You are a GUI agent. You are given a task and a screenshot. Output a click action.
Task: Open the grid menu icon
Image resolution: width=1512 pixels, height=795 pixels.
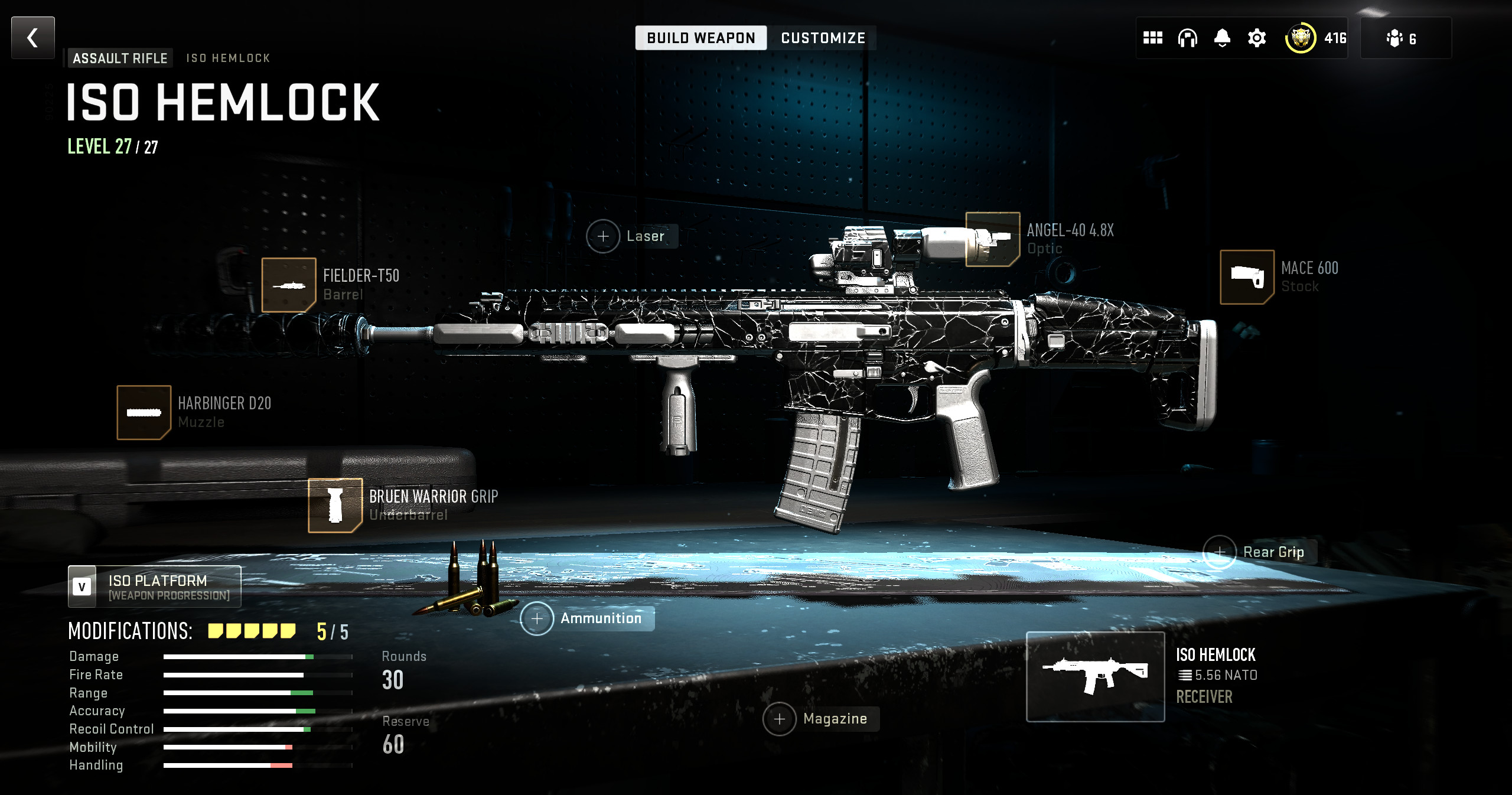[1152, 38]
